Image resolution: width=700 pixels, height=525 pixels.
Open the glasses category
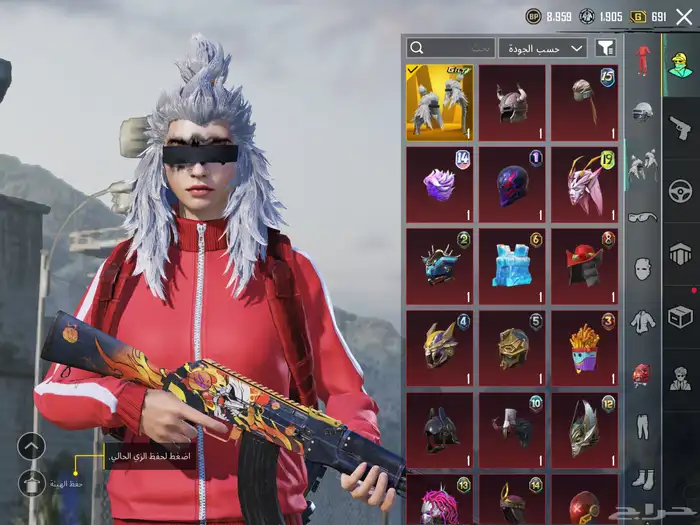(642, 216)
